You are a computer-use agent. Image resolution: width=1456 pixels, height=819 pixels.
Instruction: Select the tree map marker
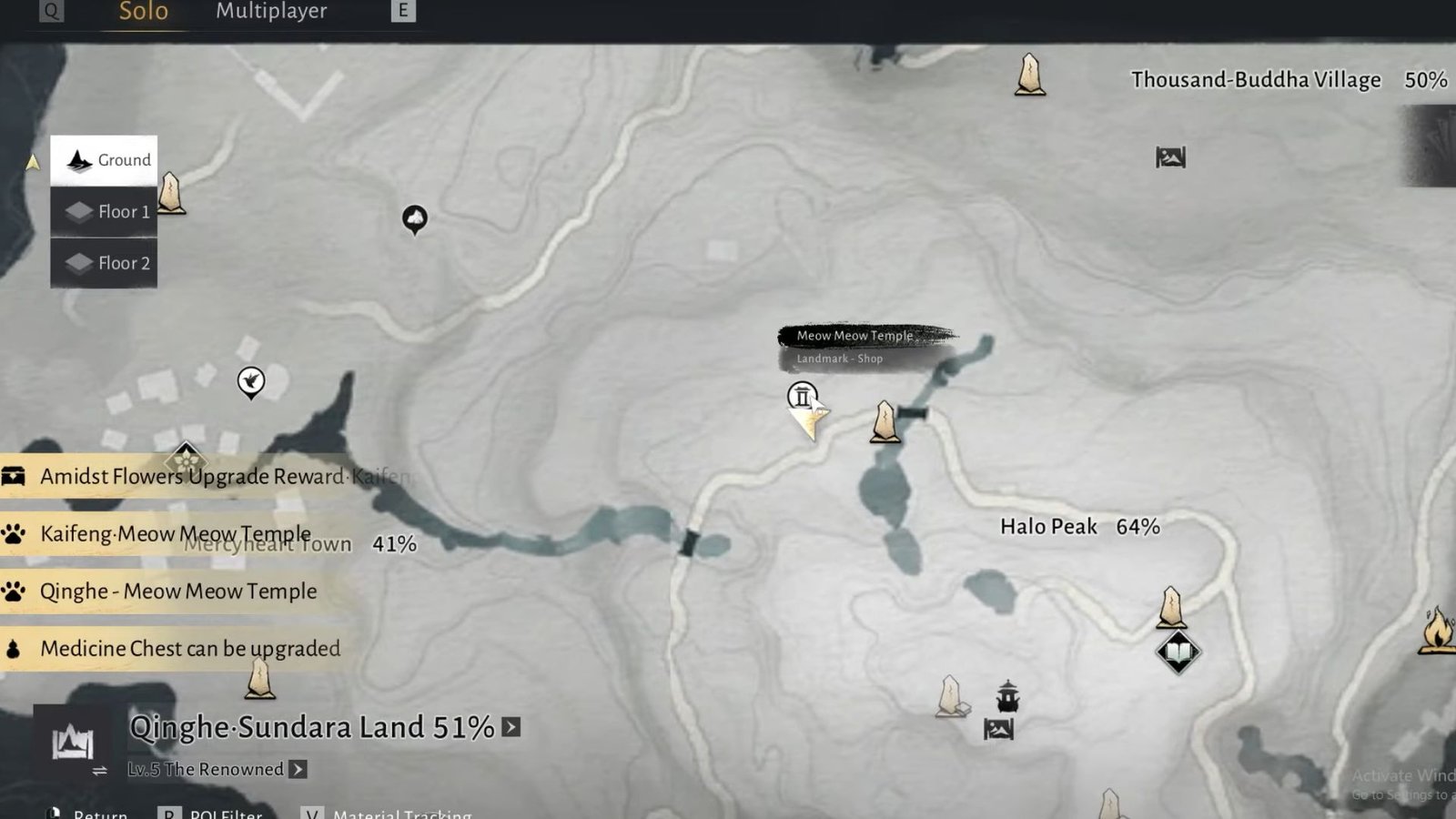[415, 218]
